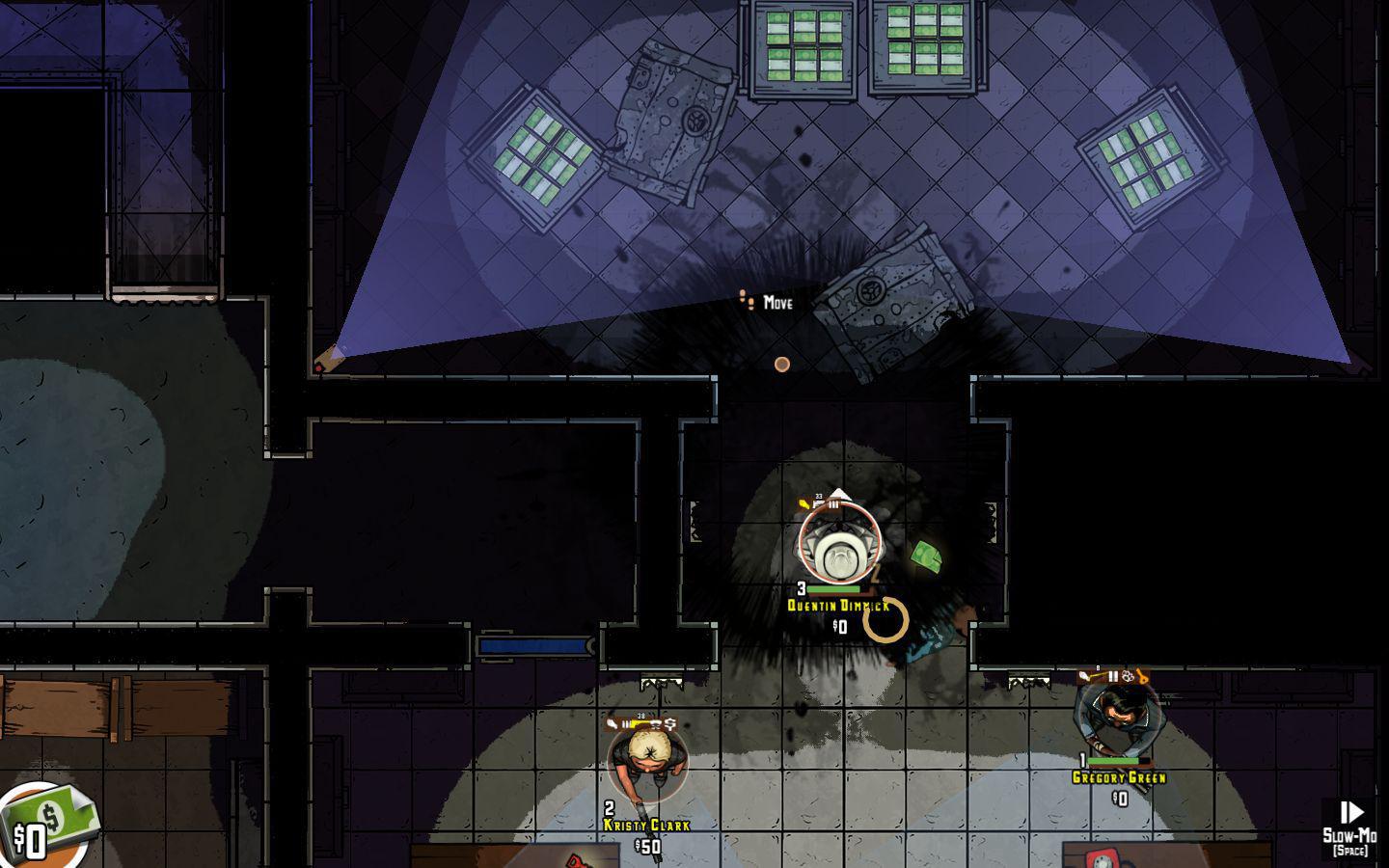1389x868 pixels.
Task: Click Quentin Dimmick's green health bar
Action: (833, 588)
